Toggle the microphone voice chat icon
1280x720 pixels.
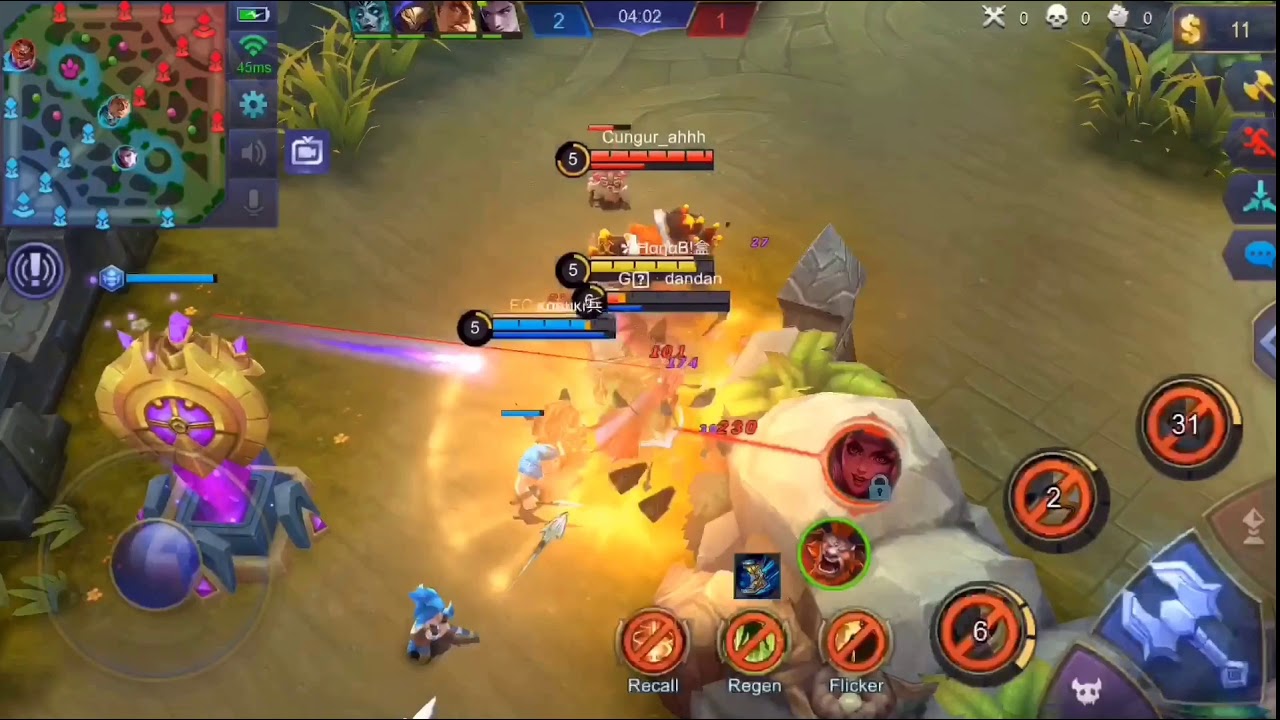tap(253, 201)
